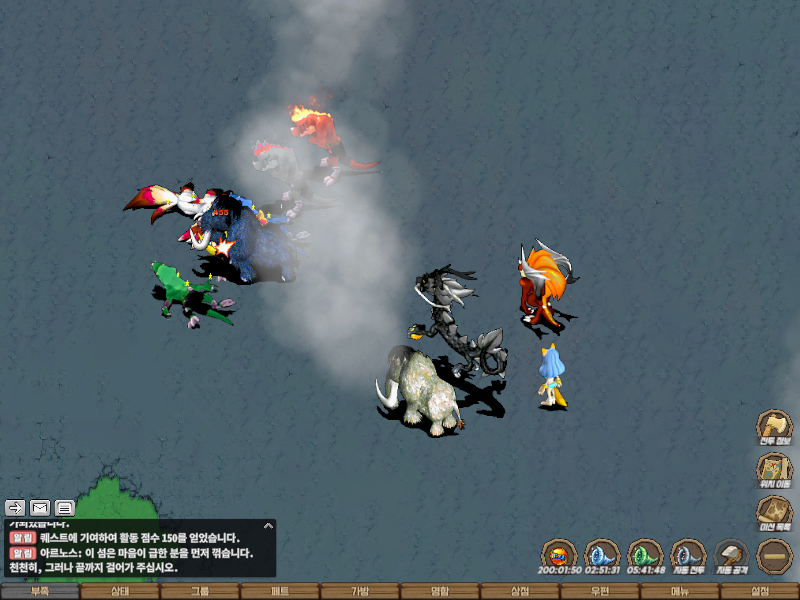Show the 미션 목록 mission list scroll

[x=773, y=512]
